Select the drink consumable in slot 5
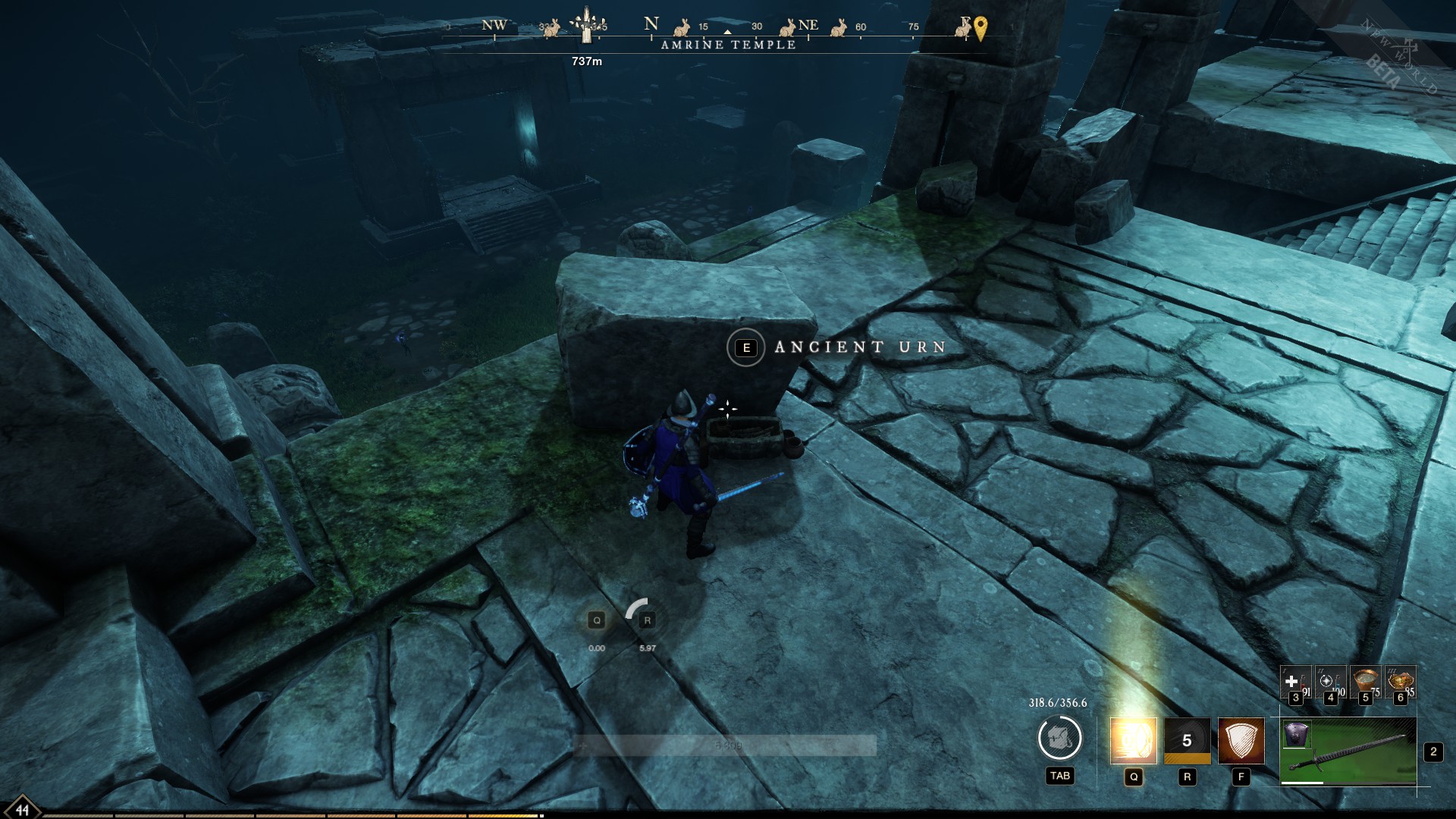 1365,681
